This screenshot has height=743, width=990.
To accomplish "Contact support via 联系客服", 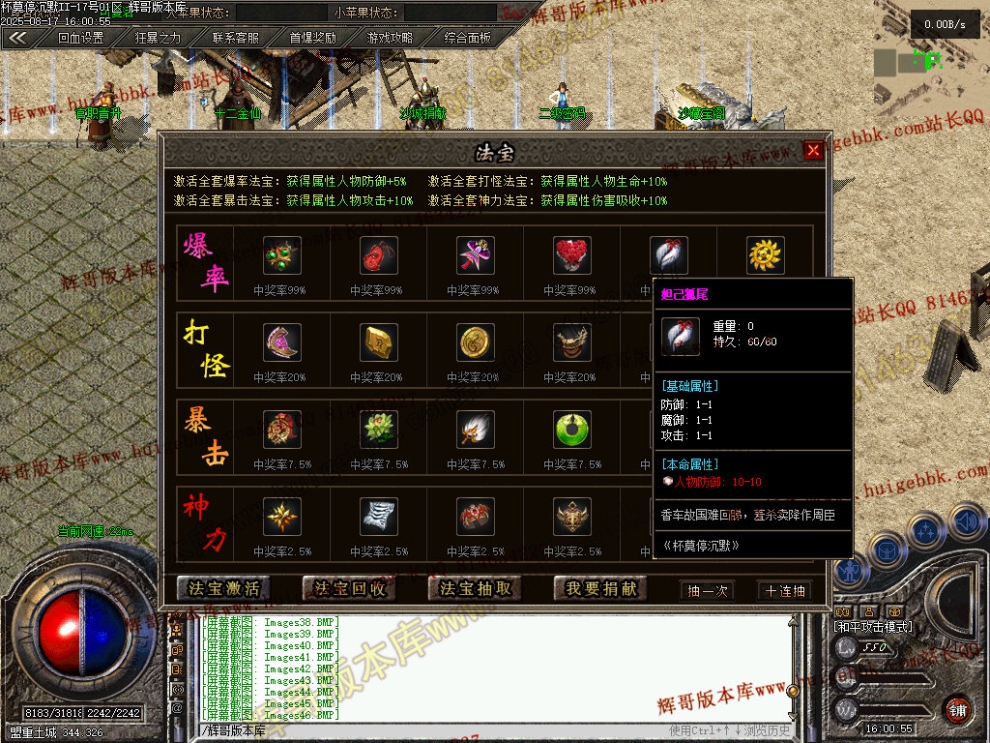I will 236,38.
